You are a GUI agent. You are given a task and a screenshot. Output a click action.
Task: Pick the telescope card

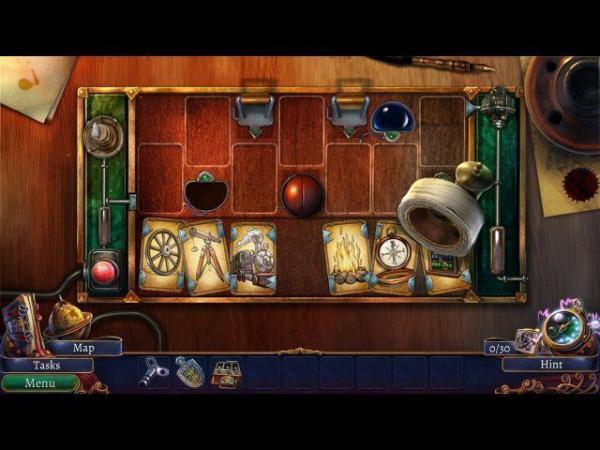[x=205, y=257]
